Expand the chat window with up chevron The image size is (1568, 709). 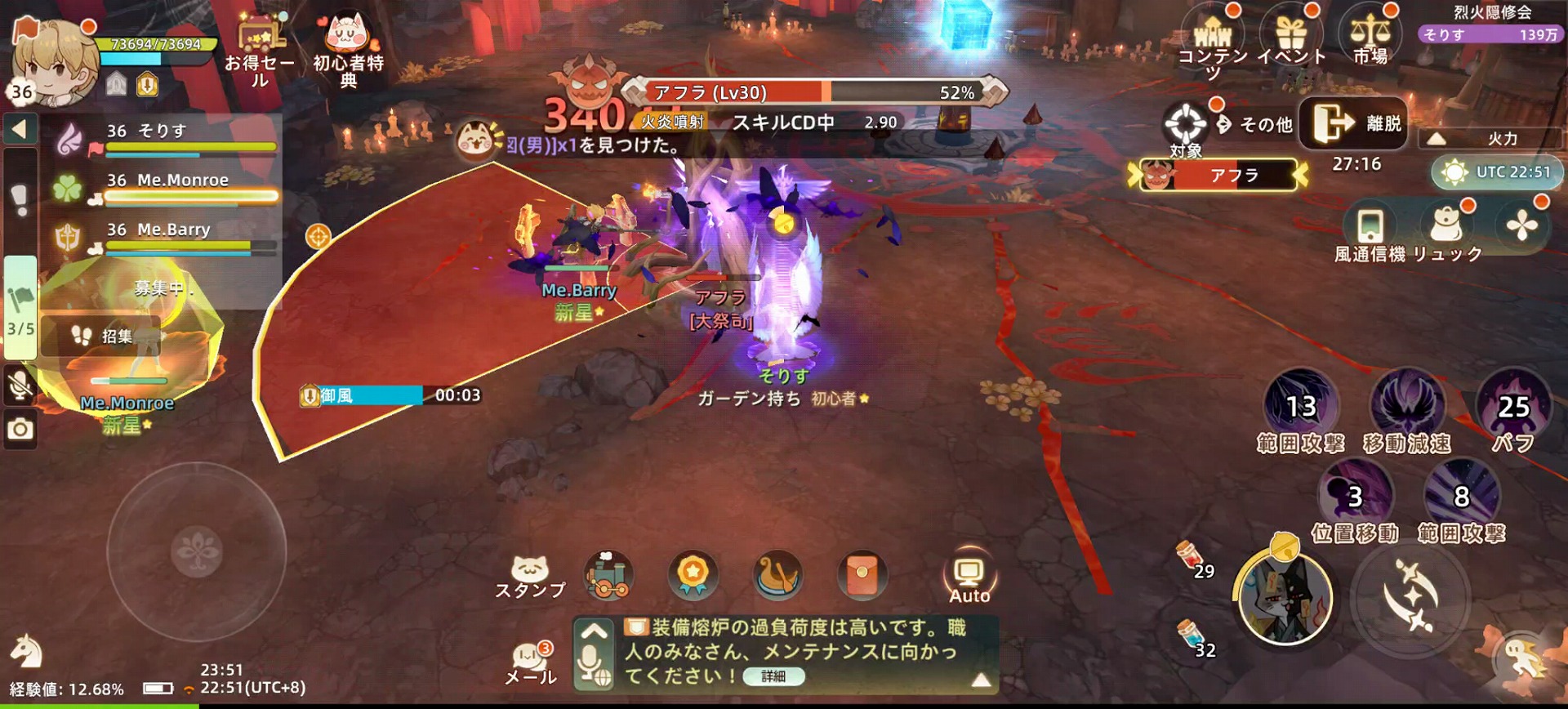595,631
